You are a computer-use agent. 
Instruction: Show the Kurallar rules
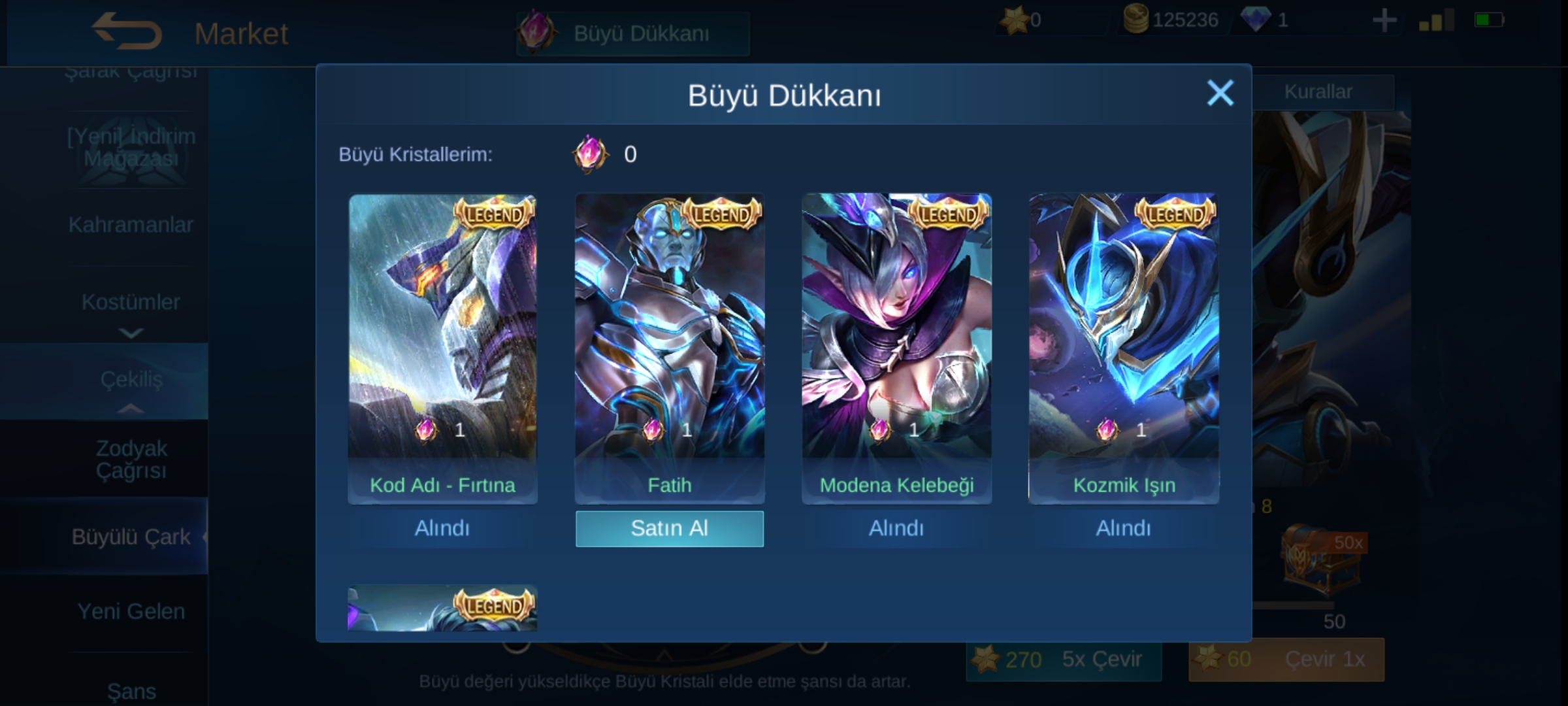(1318, 92)
